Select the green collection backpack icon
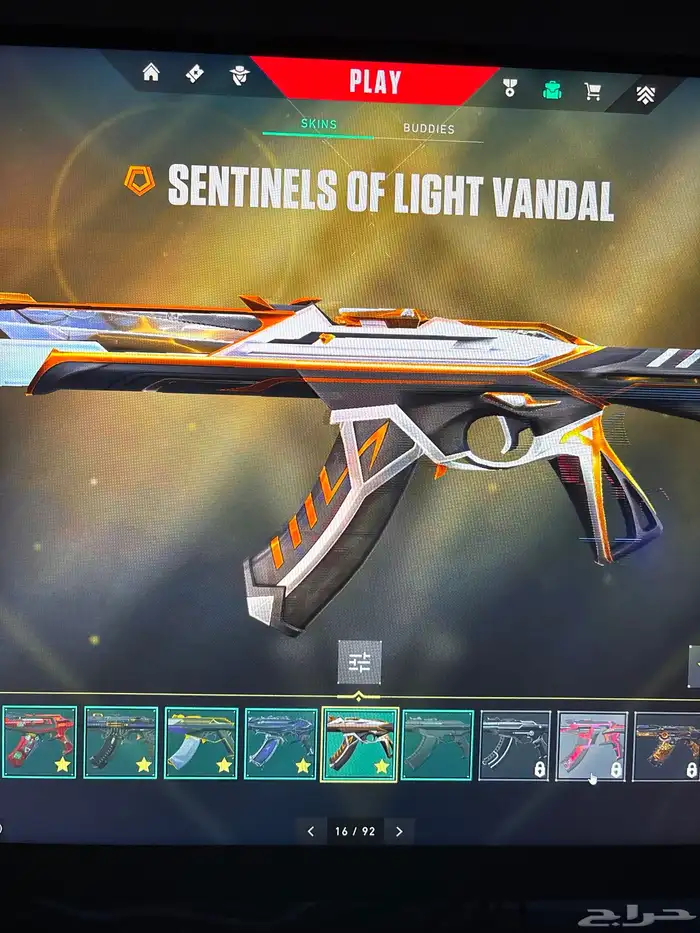The width and height of the screenshot is (700, 933). pos(552,90)
